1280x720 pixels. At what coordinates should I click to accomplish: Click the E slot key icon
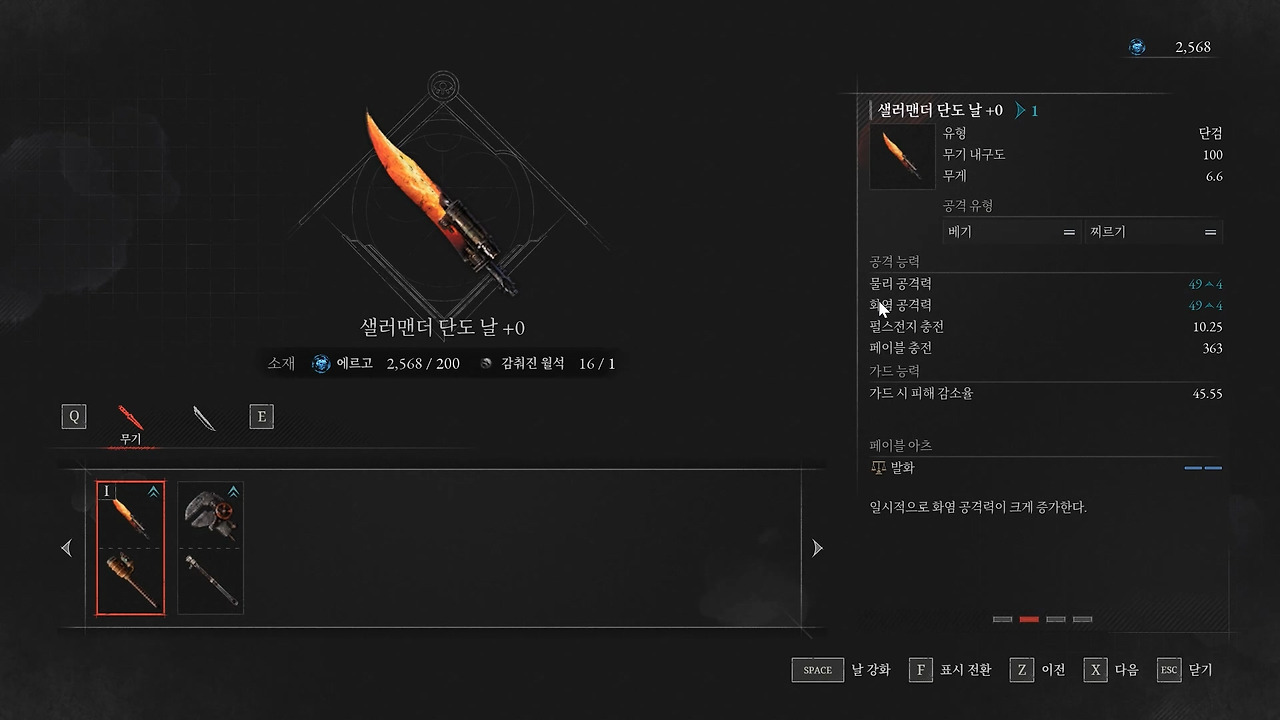pyautogui.click(x=261, y=416)
